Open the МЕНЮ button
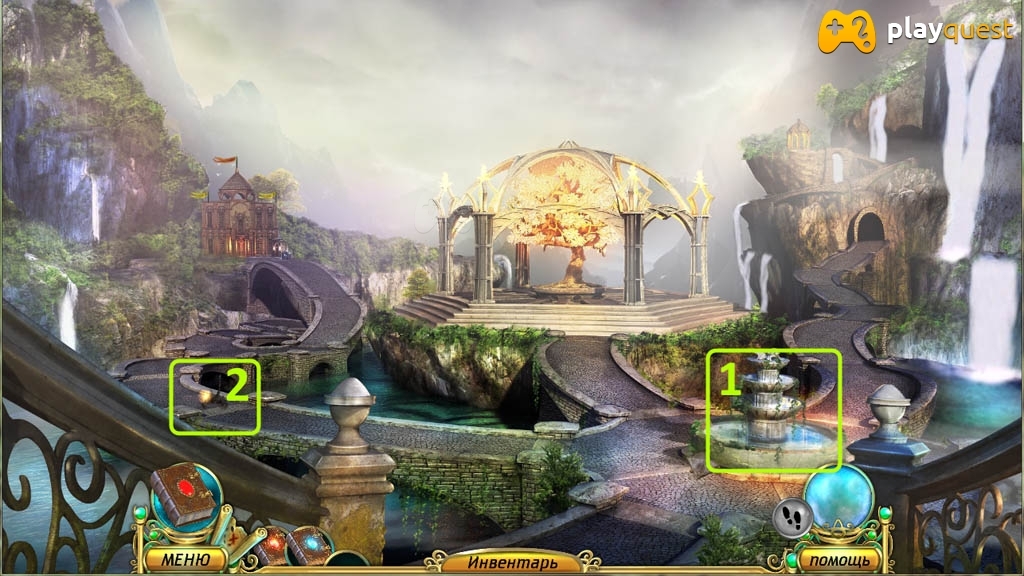This screenshot has height=576, width=1024. coord(184,559)
